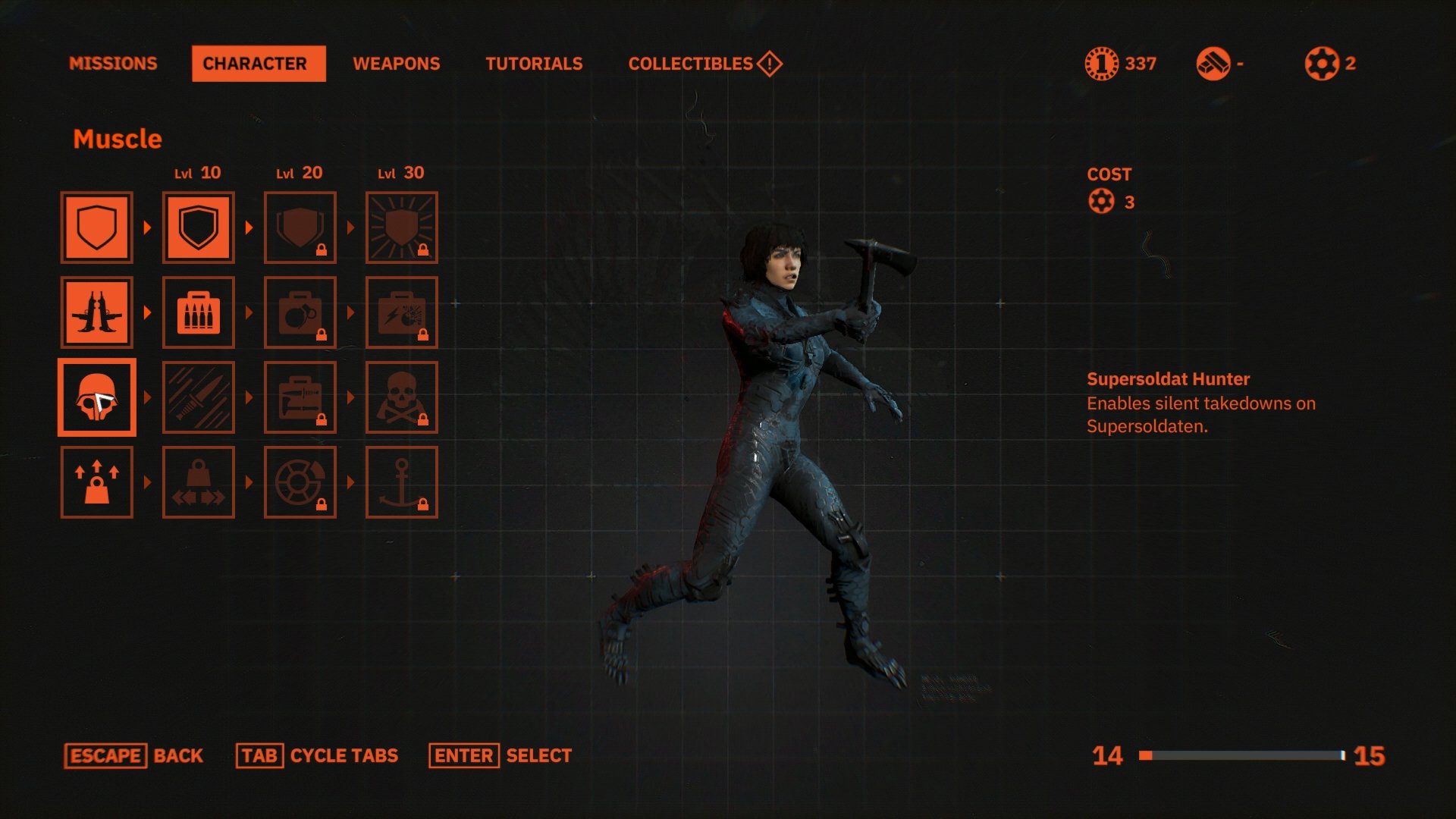Click the ENTER SELECT prompt
Viewport: 1456px width, 819px height.
pyautogui.click(x=500, y=755)
